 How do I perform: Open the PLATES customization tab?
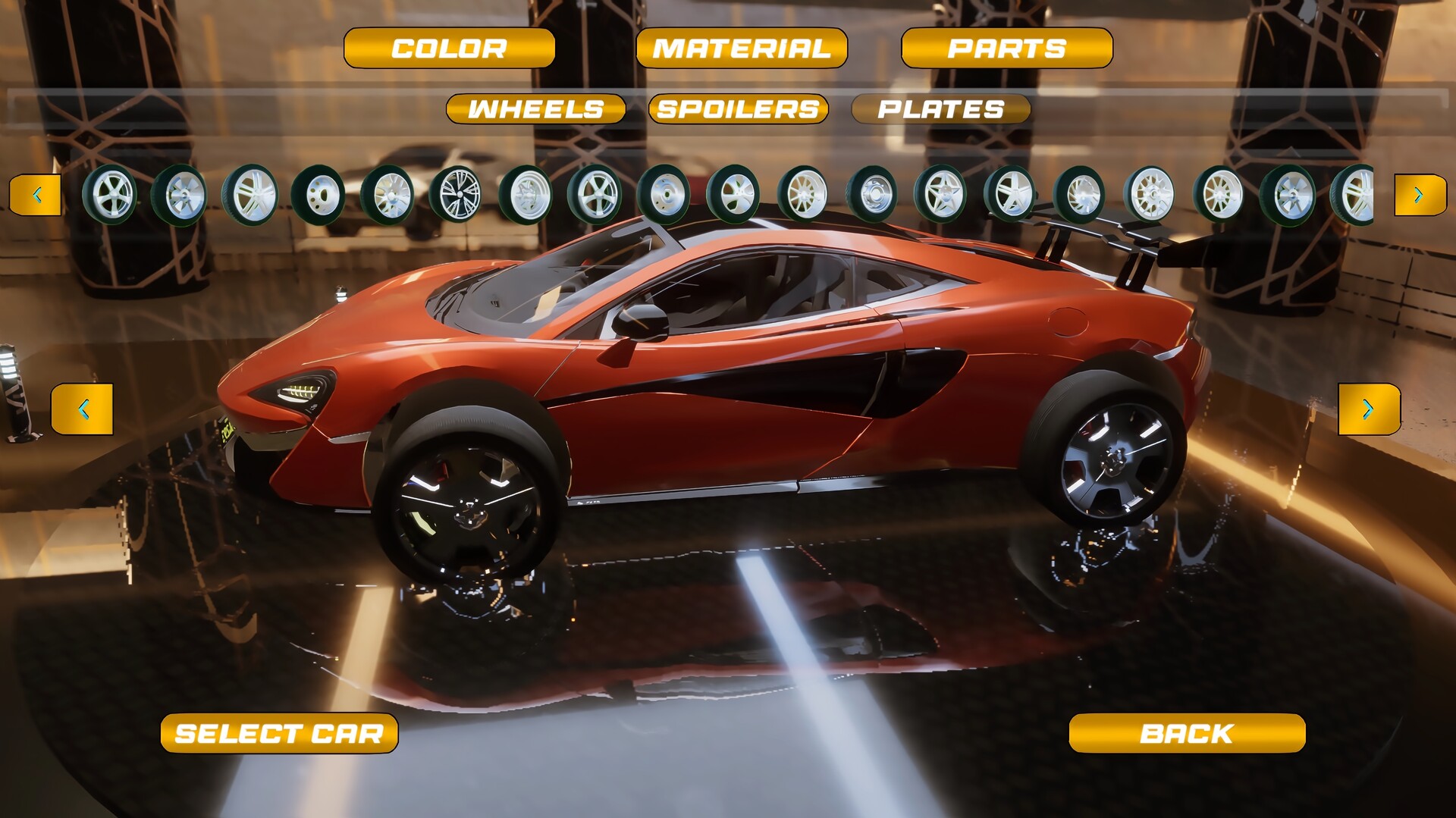point(940,109)
